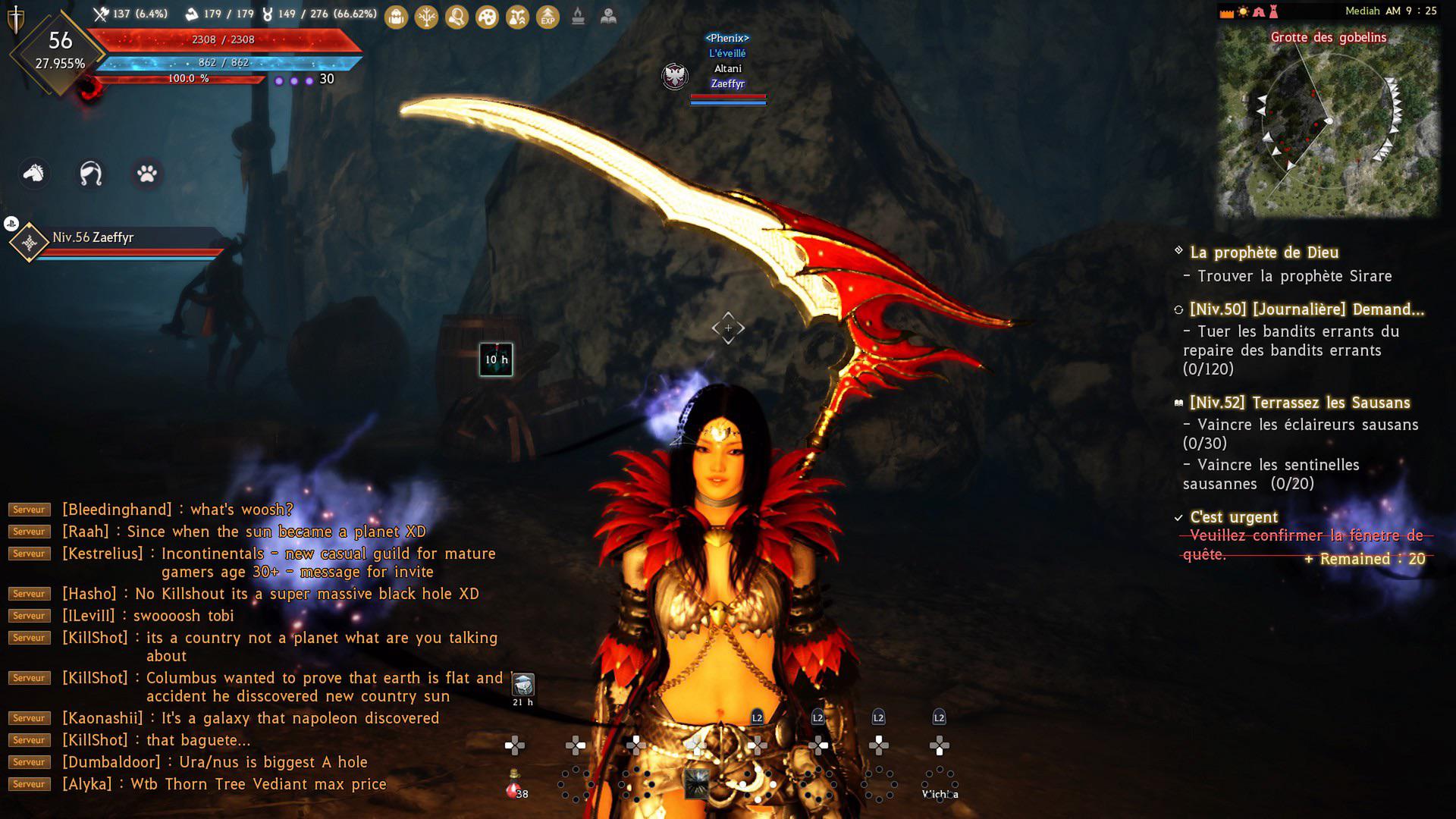Select party member 'Altani'
This screenshot has width=1456, height=819.
(x=727, y=68)
